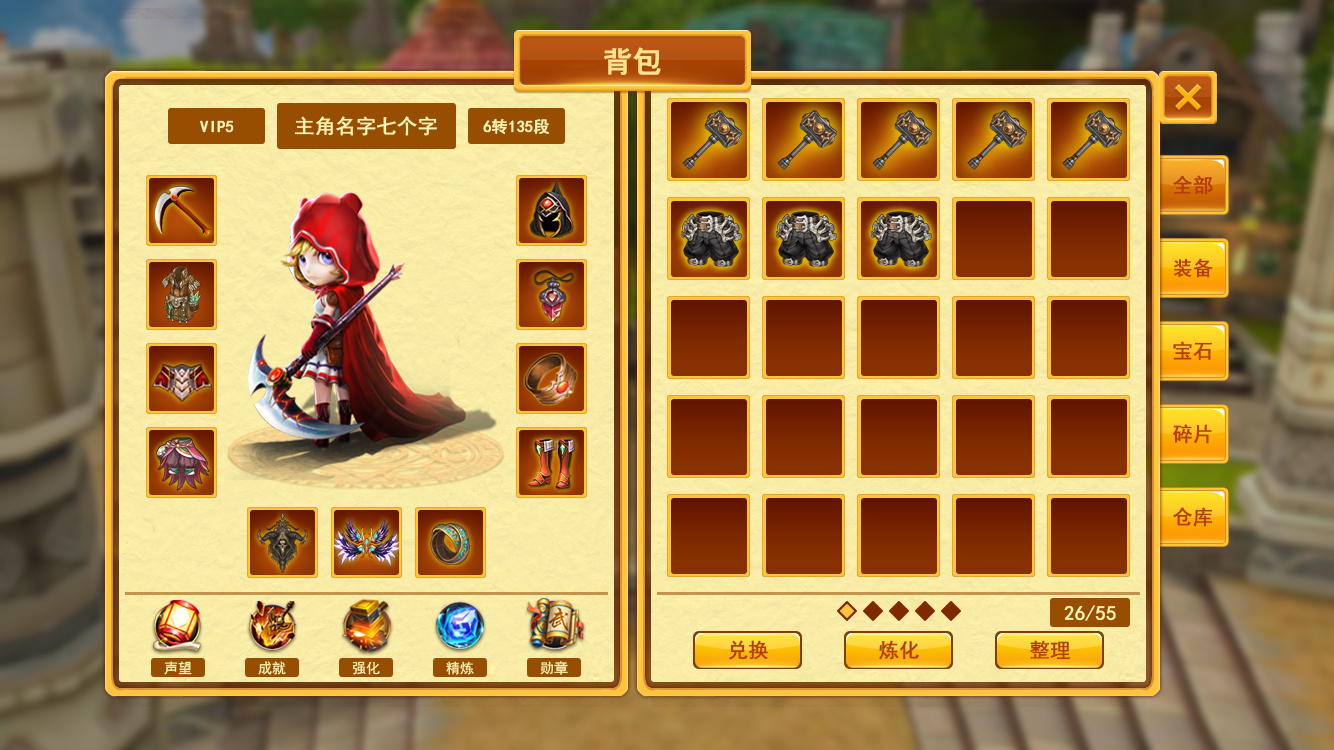
Task: Open the 精炼 (refine) icon
Action: (x=460, y=628)
